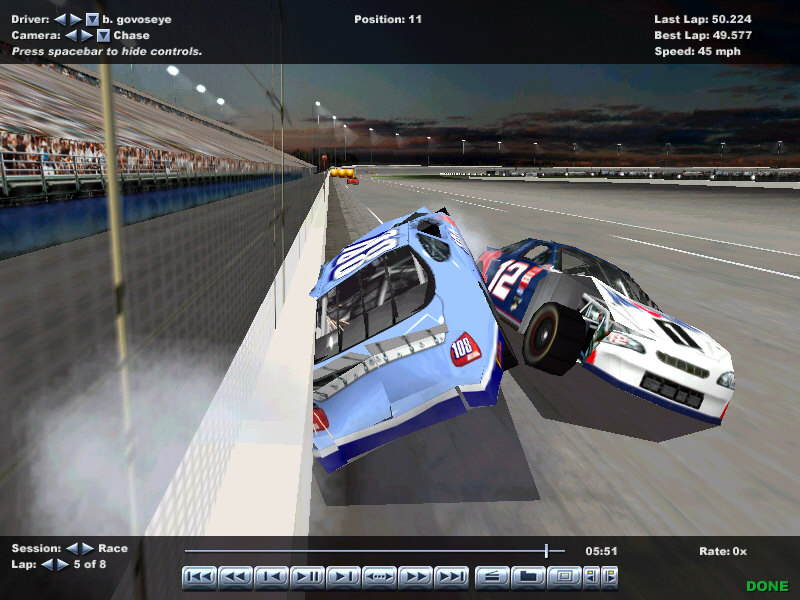Step one frame backward
800x600 pixels.
coord(272,576)
